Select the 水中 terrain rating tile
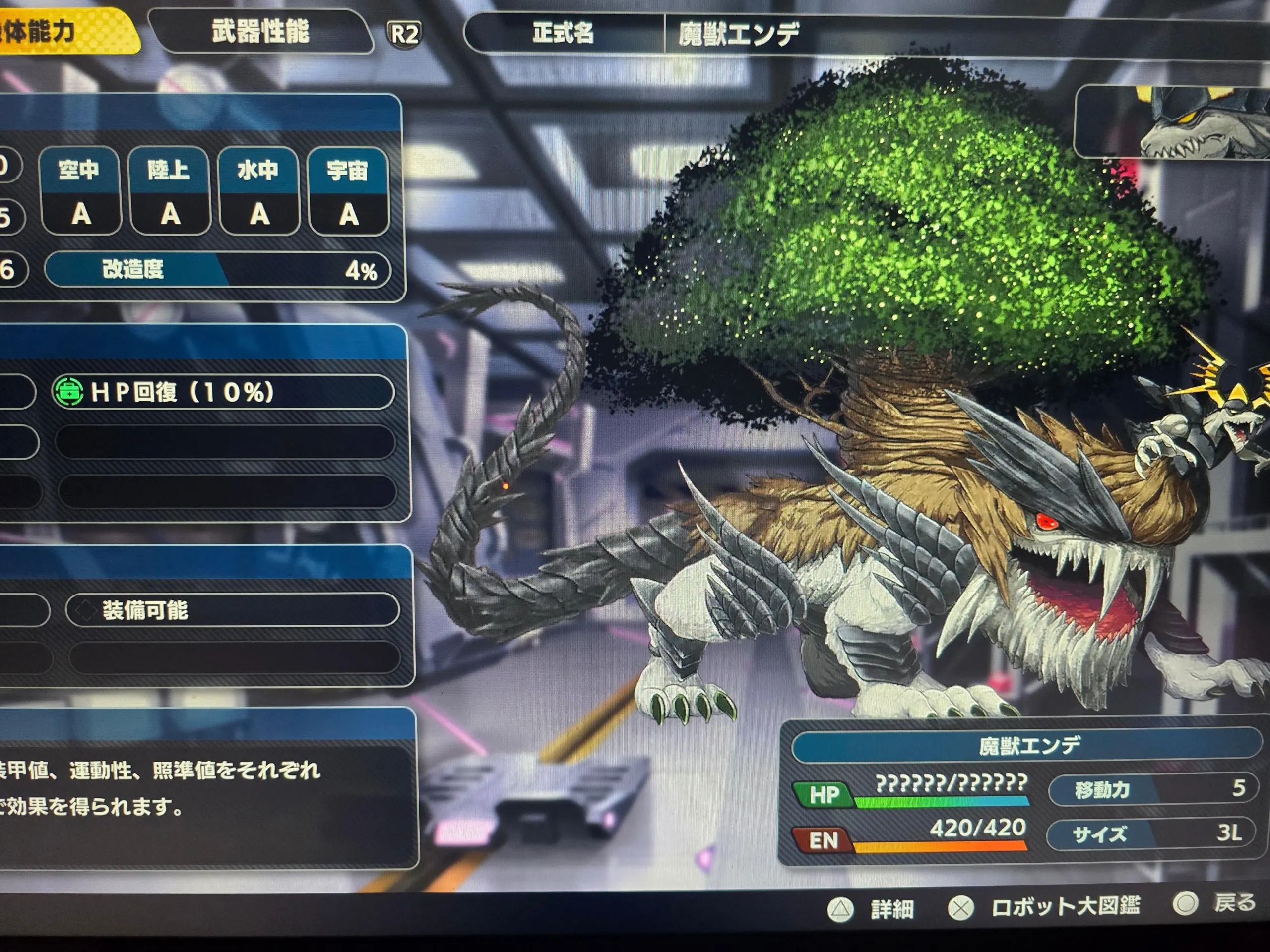 (x=259, y=191)
